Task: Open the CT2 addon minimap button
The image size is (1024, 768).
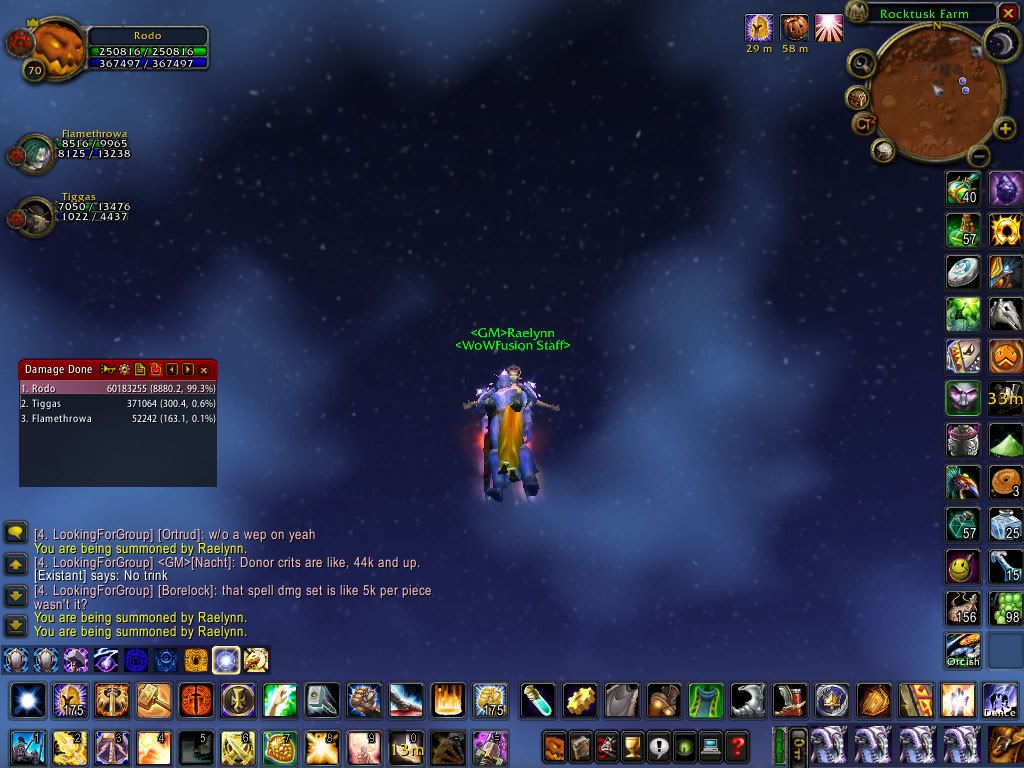Action: (x=864, y=124)
